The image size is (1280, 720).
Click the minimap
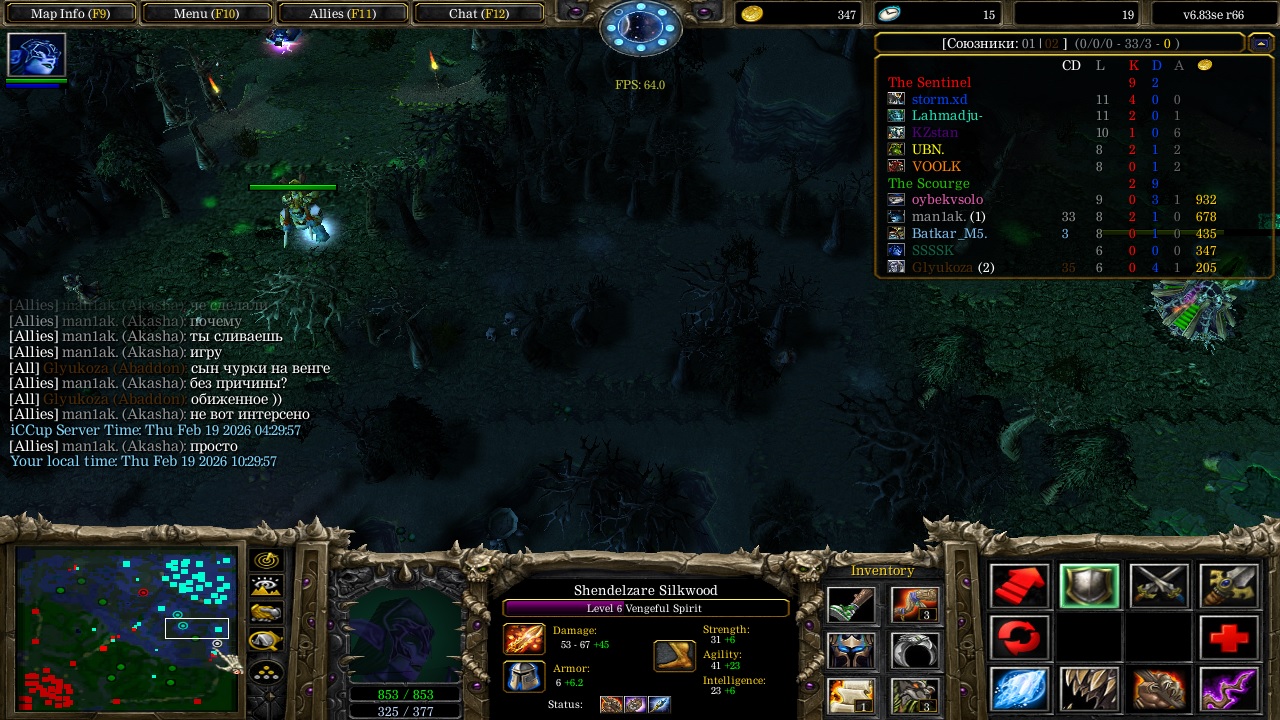(x=126, y=630)
